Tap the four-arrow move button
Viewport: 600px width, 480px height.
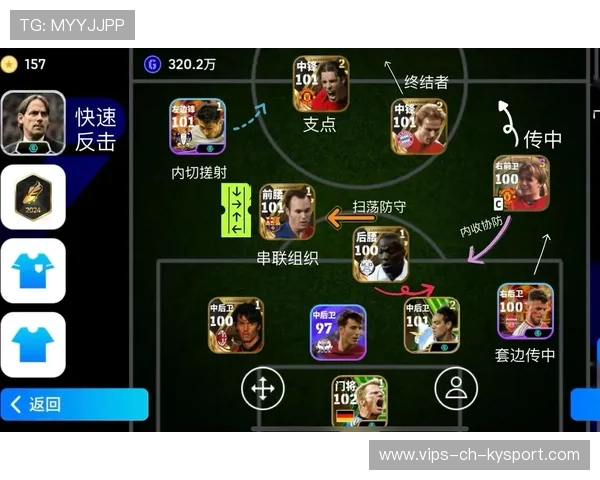click(x=263, y=388)
